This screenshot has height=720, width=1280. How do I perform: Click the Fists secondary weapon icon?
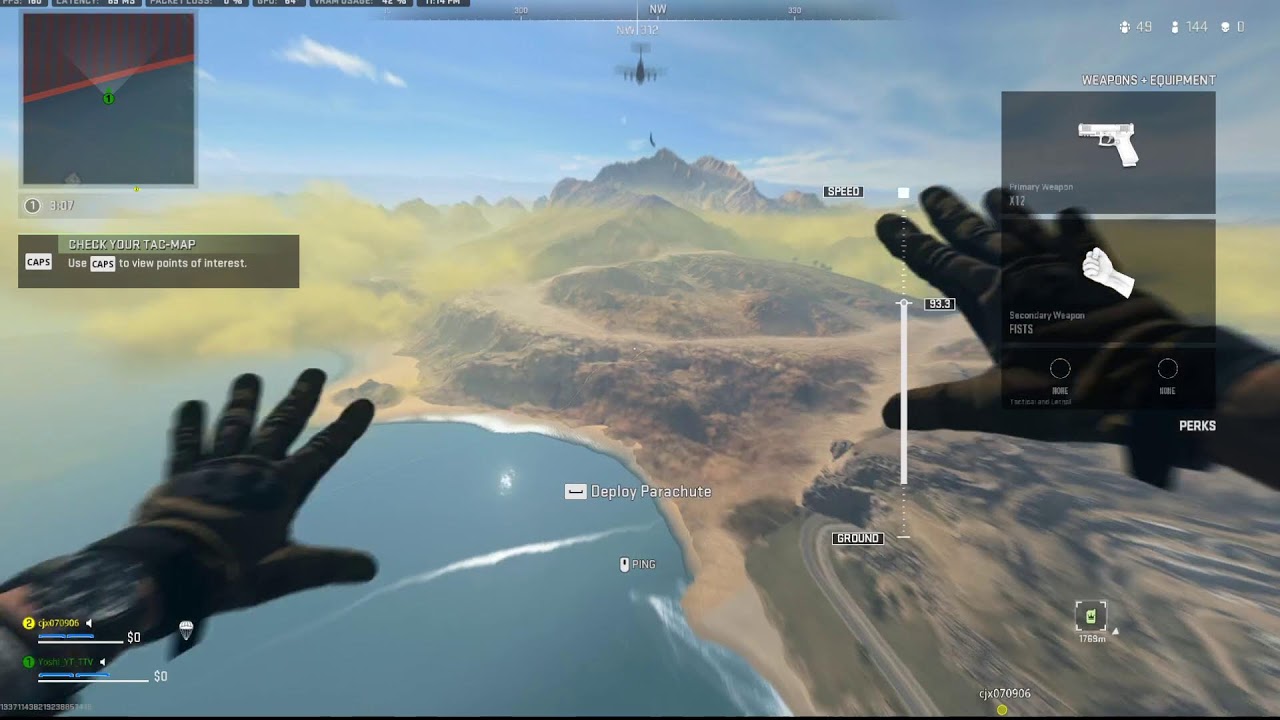[x=1110, y=275]
